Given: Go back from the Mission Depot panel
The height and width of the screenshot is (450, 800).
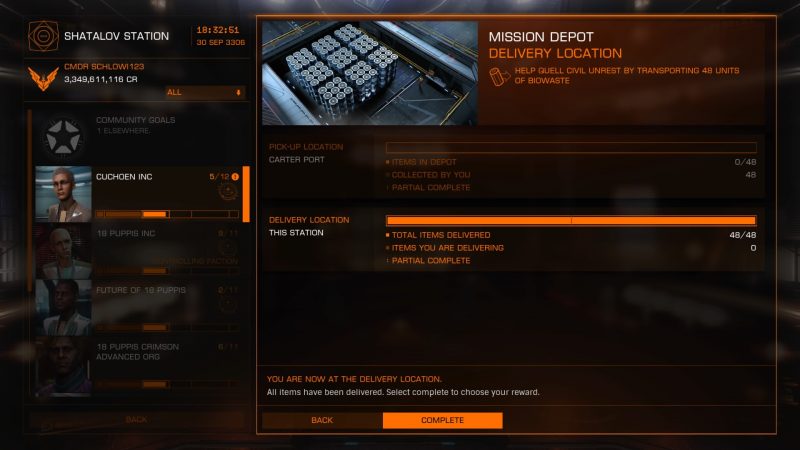Looking at the screenshot, I should [321, 420].
